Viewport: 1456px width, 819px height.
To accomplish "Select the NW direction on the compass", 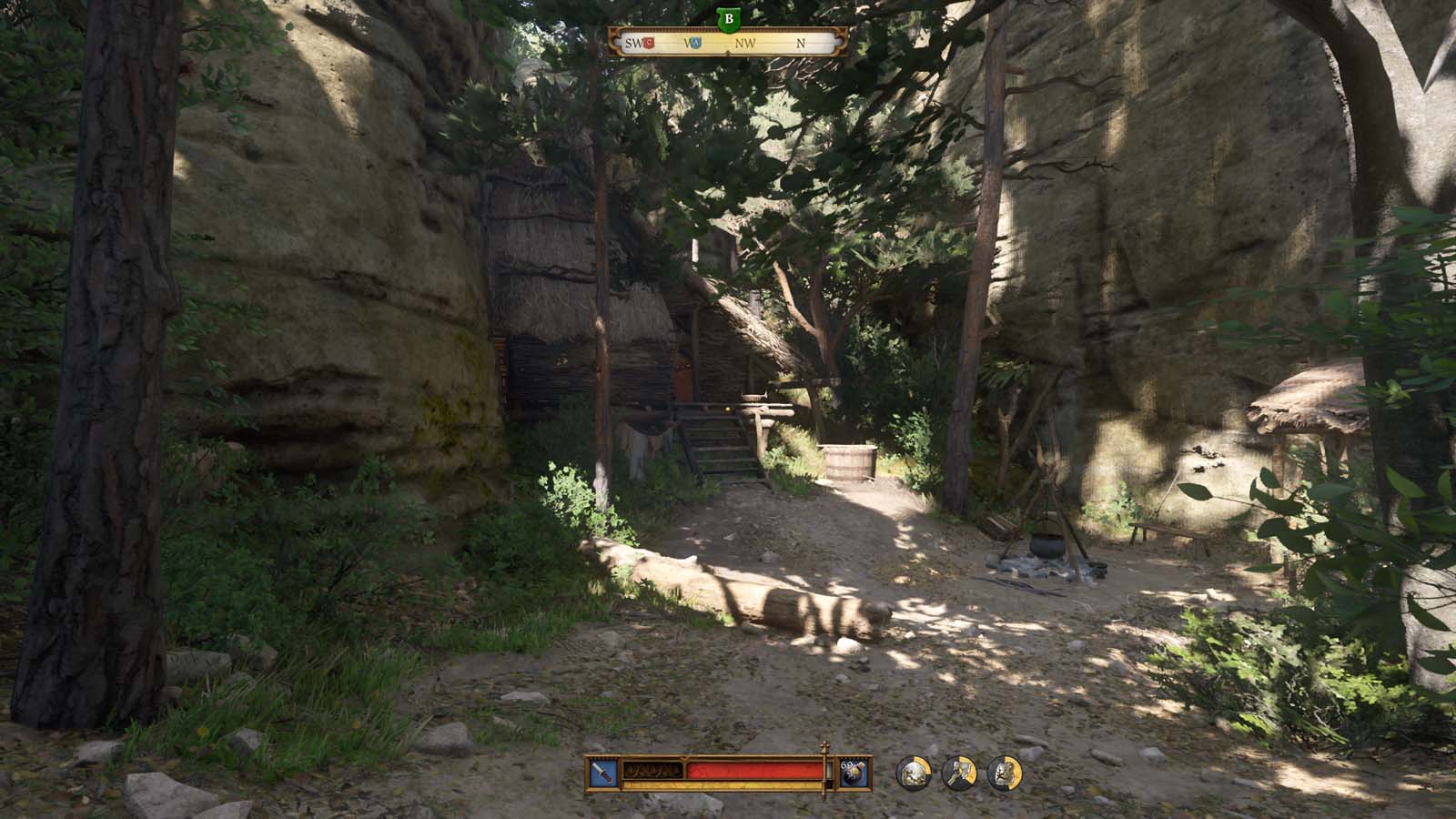I will pos(746,43).
